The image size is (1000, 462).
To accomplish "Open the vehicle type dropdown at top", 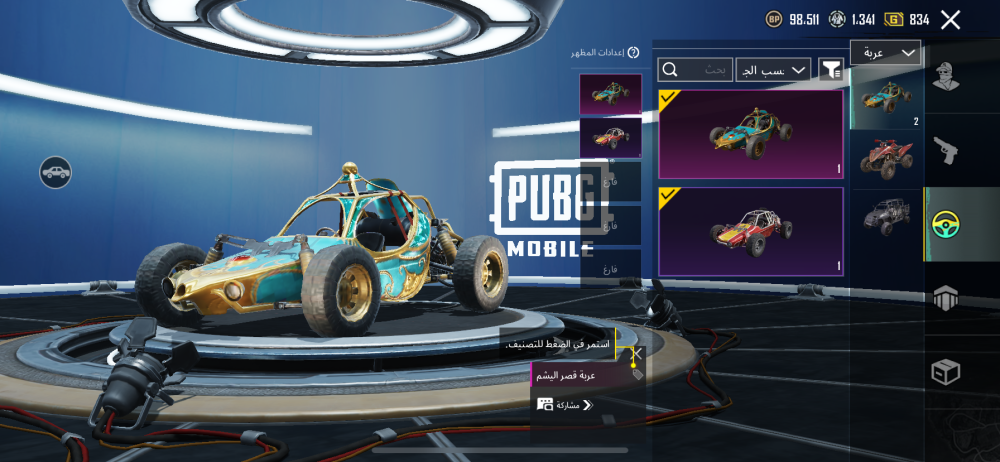I will [x=885, y=53].
